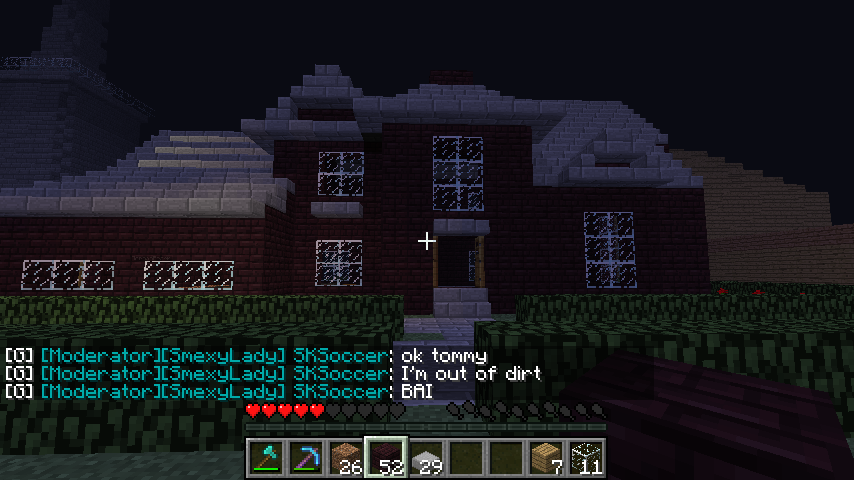The height and width of the screenshot is (480, 854).
Task: Select the diamond pickaxe hotbar slot
Action: coord(305,458)
